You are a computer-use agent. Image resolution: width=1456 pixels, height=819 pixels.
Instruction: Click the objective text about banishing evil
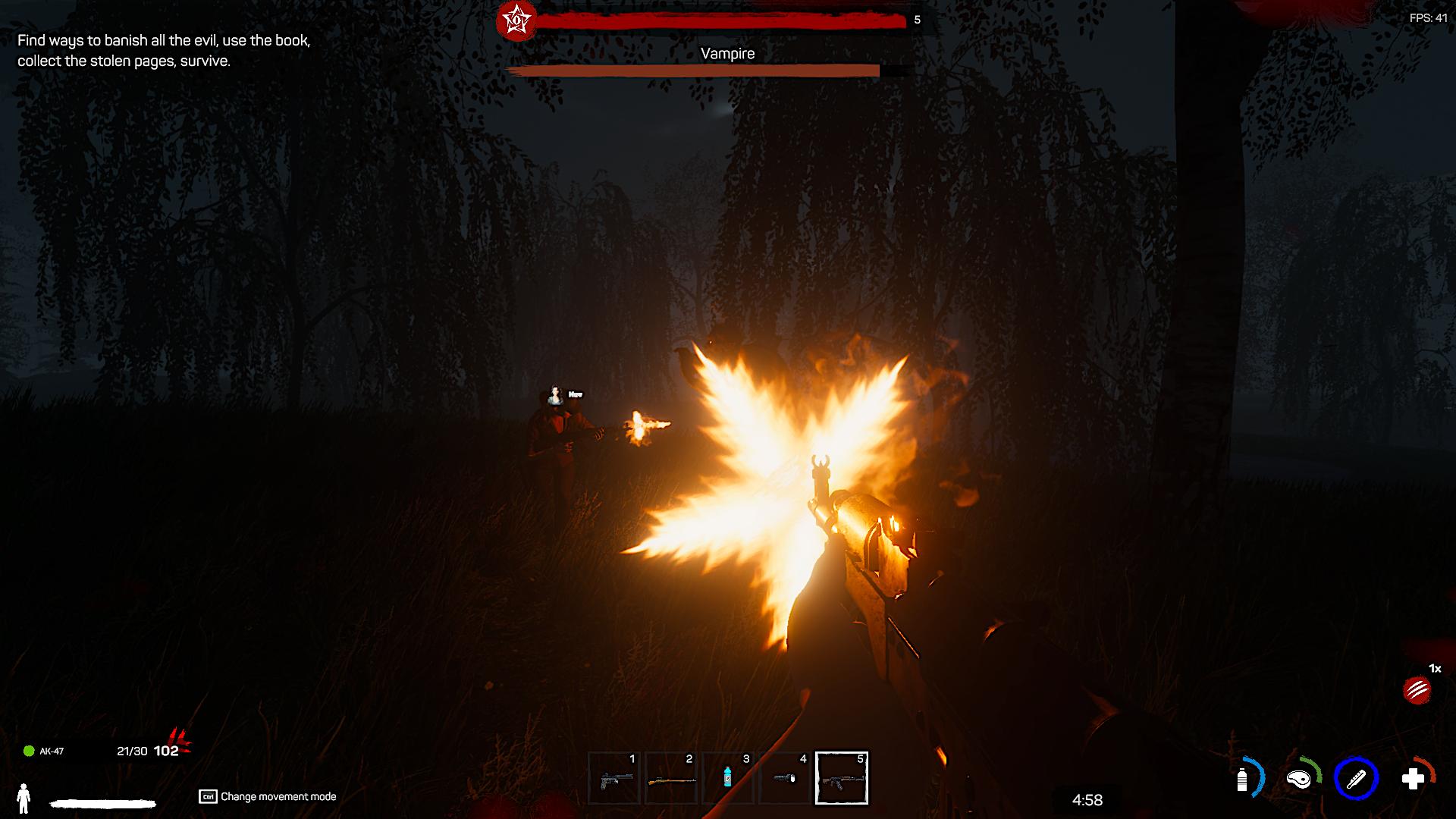pyautogui.click(x=164, y=51)
